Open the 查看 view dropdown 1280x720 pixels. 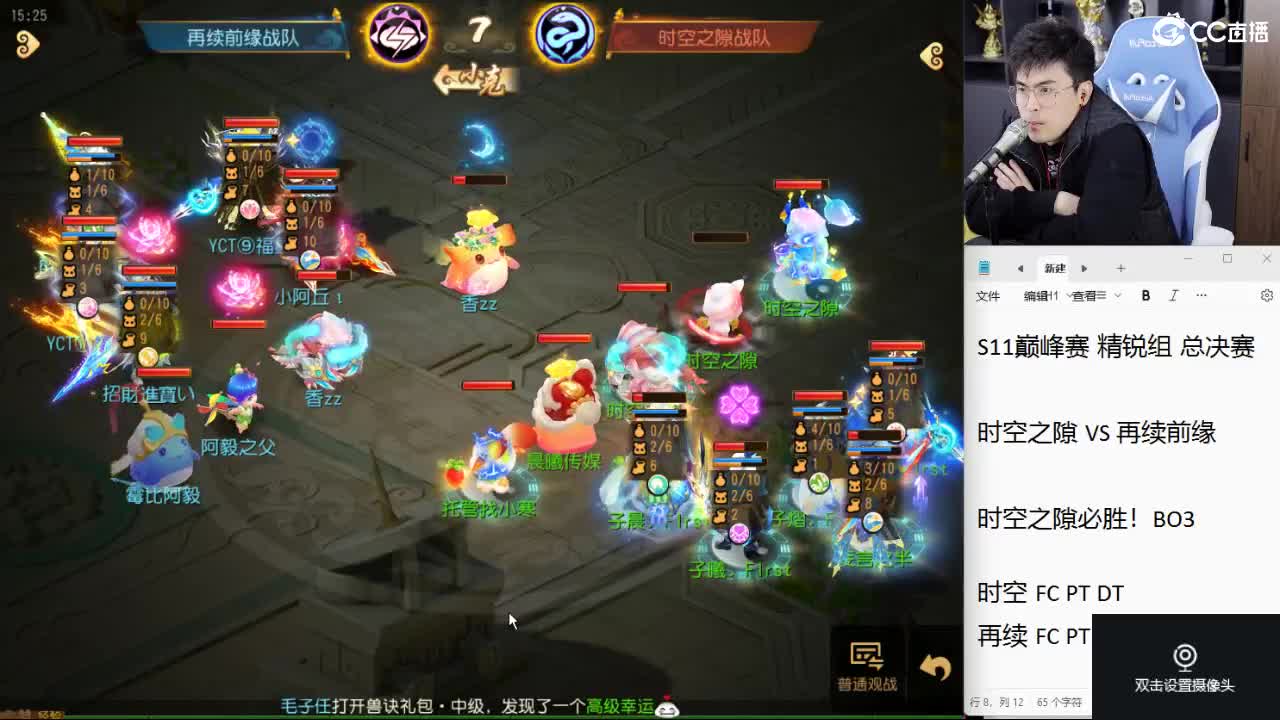pos(1089,296)
